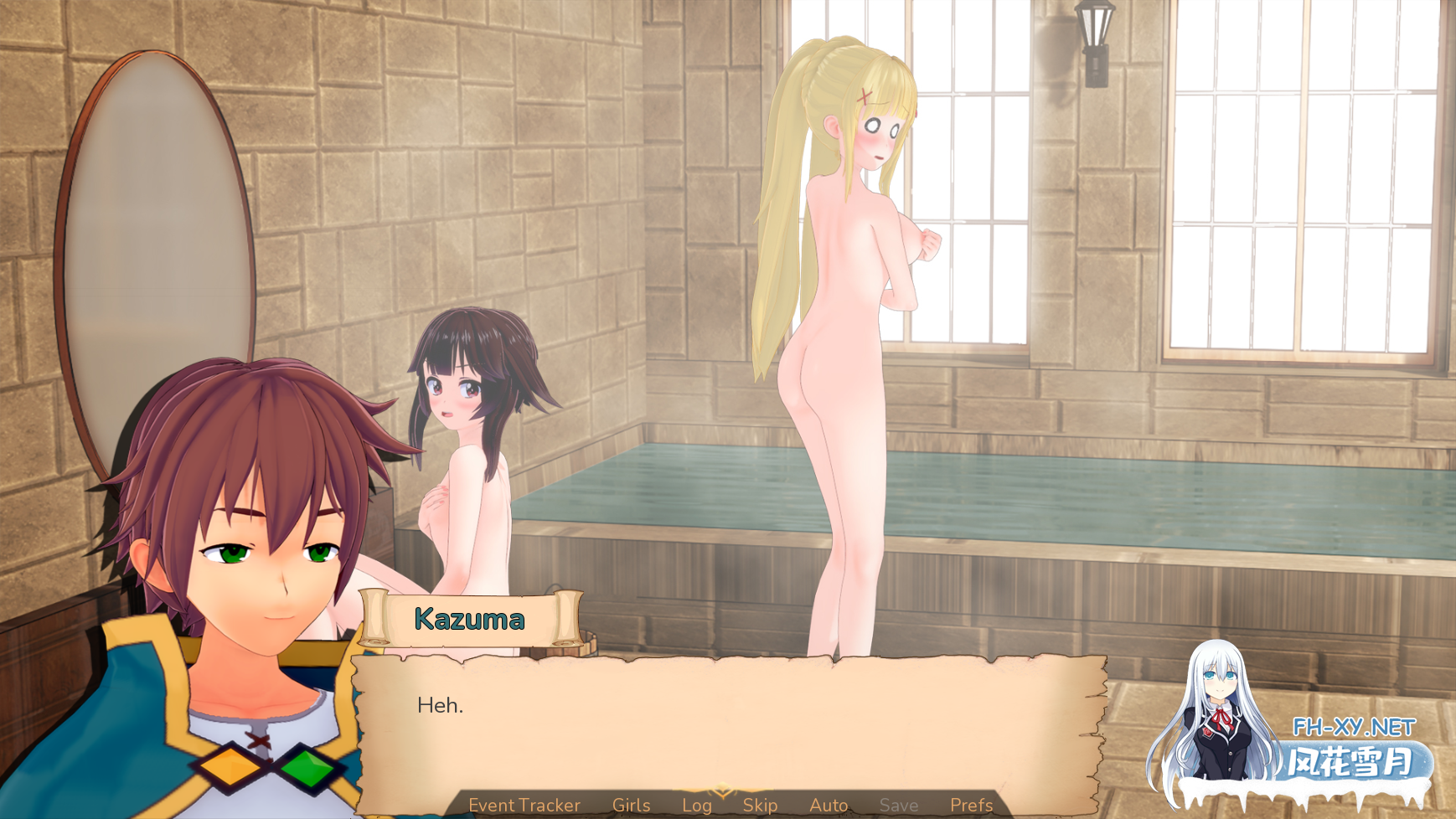The height and width of the screenshot is (819, 1456).
Task: Enable Skip mode
Action: (x=761, y=805)
